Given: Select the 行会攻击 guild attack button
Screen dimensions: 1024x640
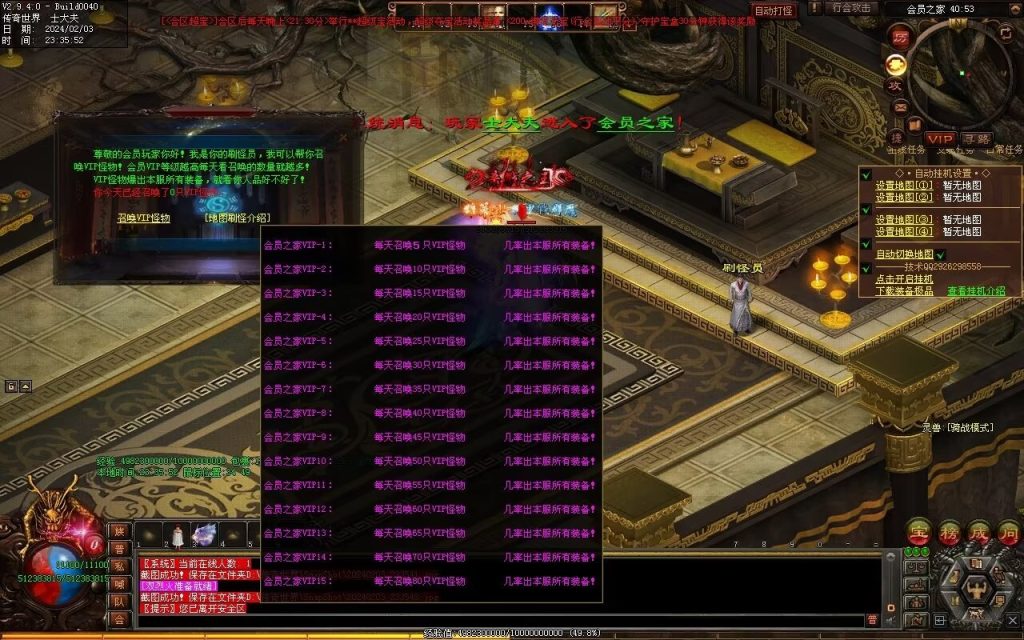Looking at the screenshot, I should [x=853, y=8].
